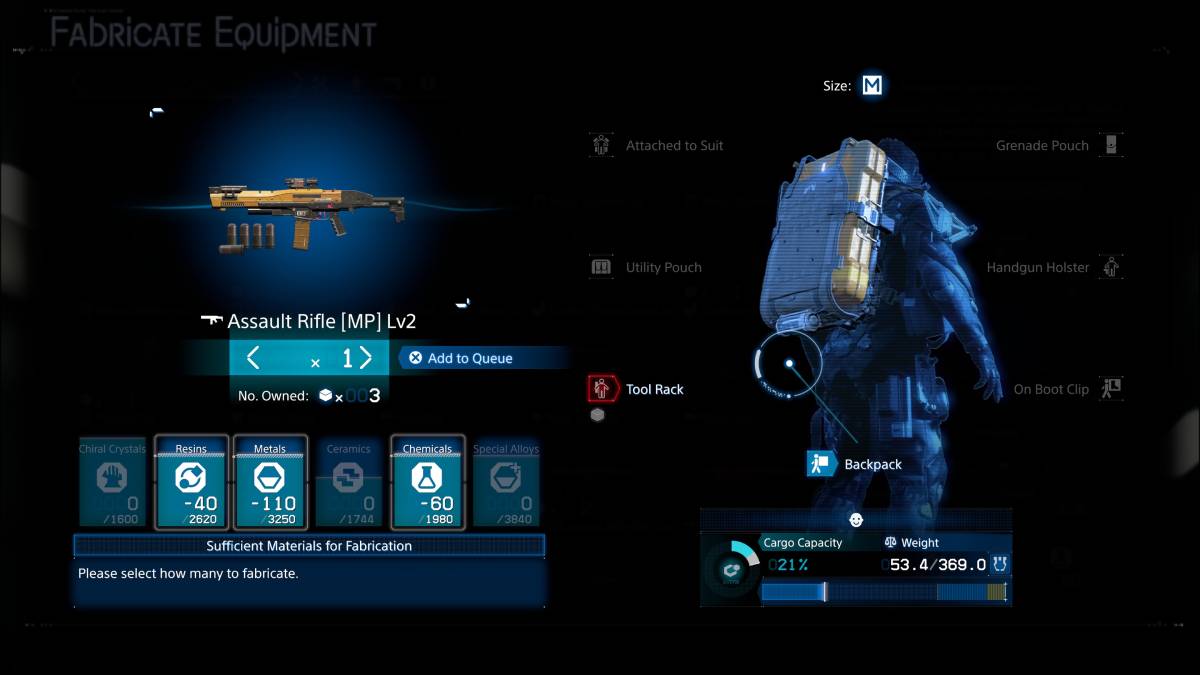This screenshot has width=1200, height=675.
Task: Click the Metals material tile
Action: tap(269, 483)
